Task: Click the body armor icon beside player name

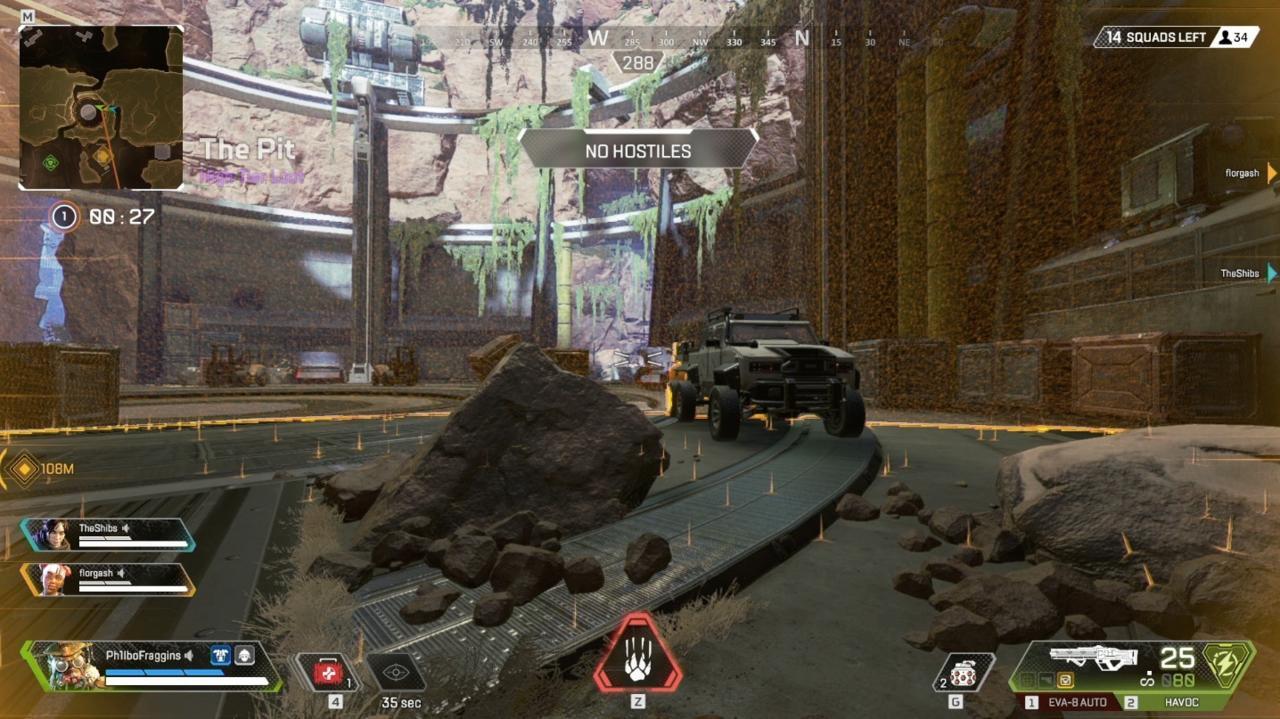Action: pyautogui.click(x=217, y=655)
